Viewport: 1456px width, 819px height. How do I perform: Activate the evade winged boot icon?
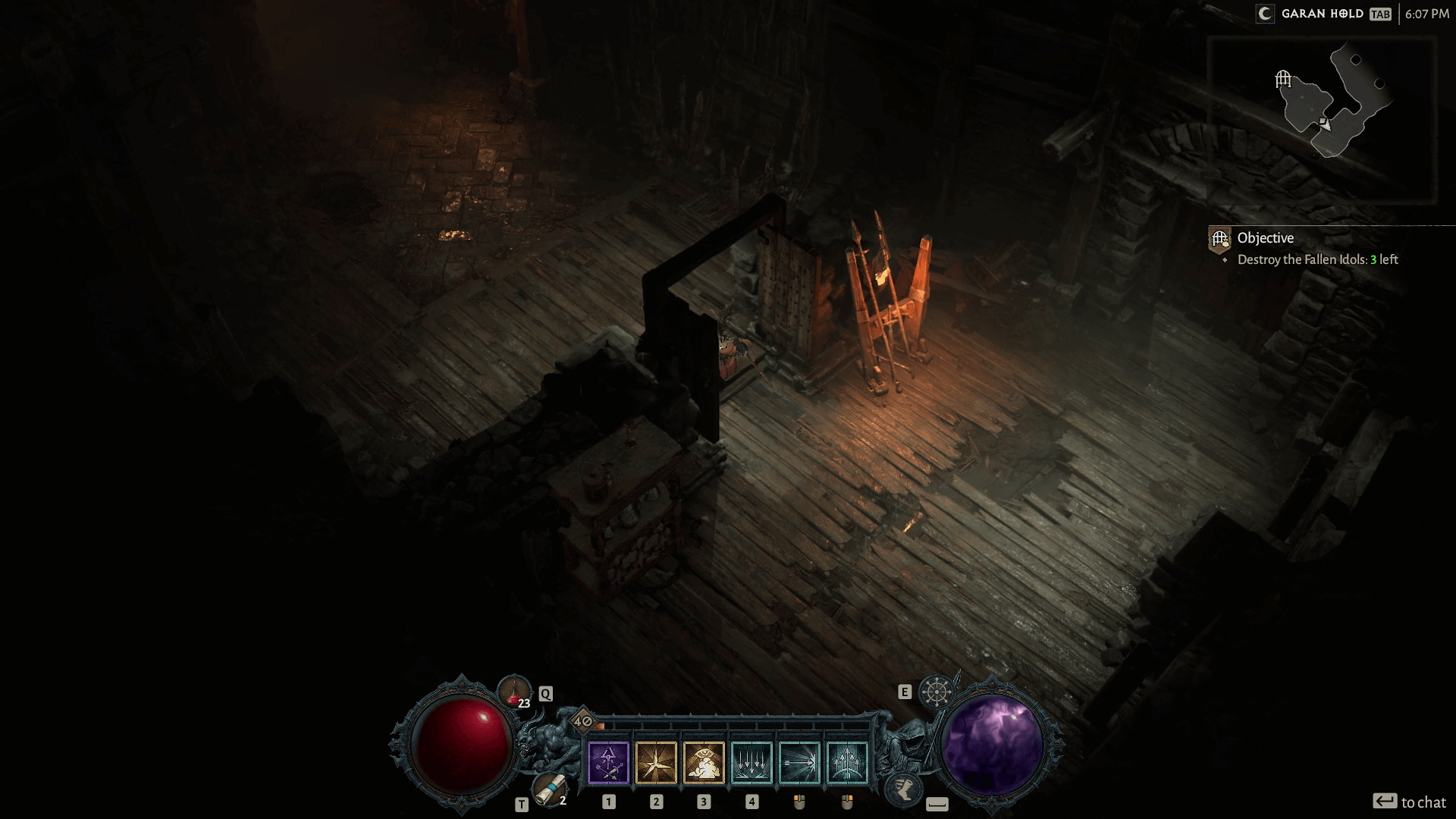903,789
